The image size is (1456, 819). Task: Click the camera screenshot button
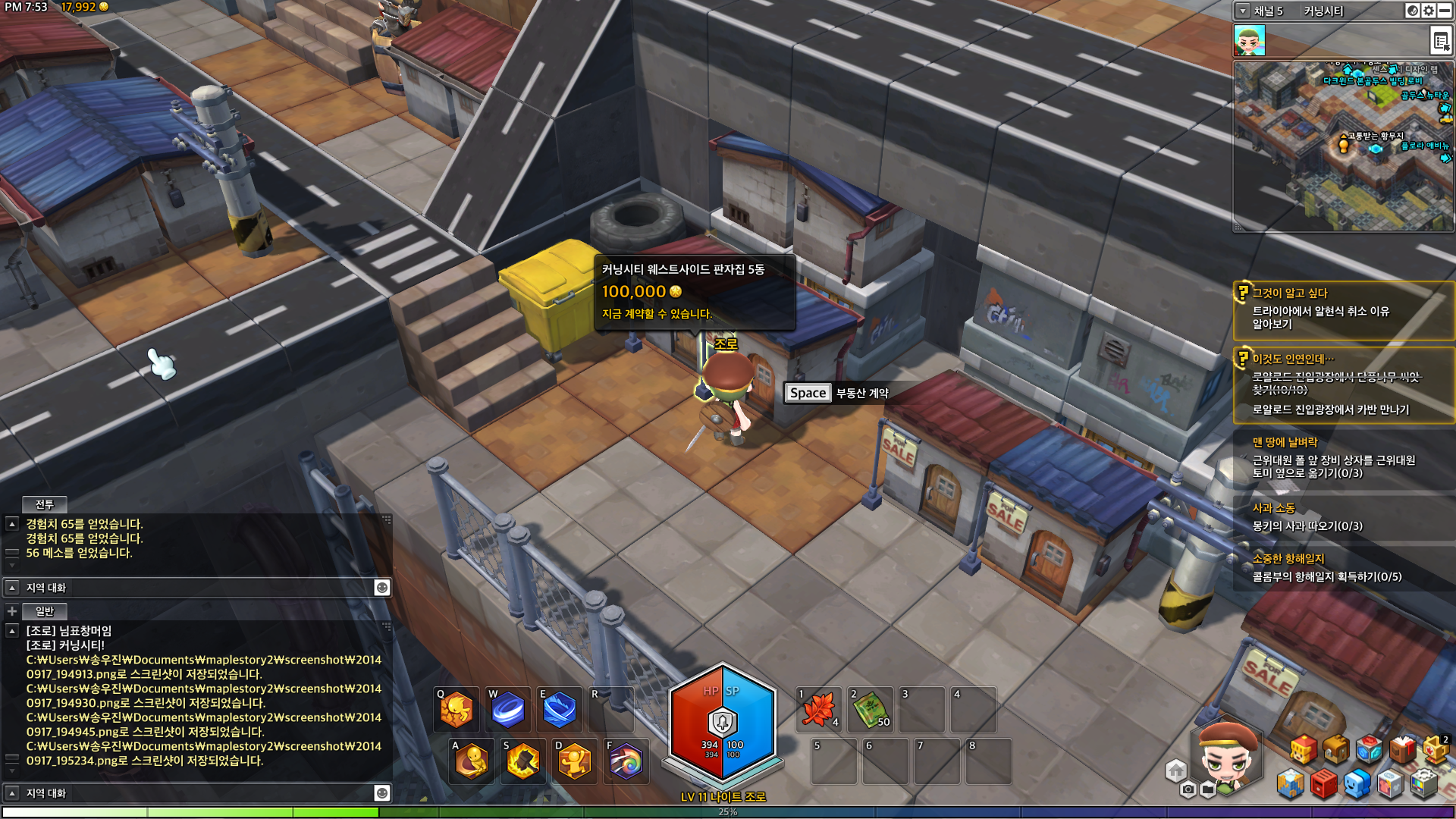[x=1188, y=790]
